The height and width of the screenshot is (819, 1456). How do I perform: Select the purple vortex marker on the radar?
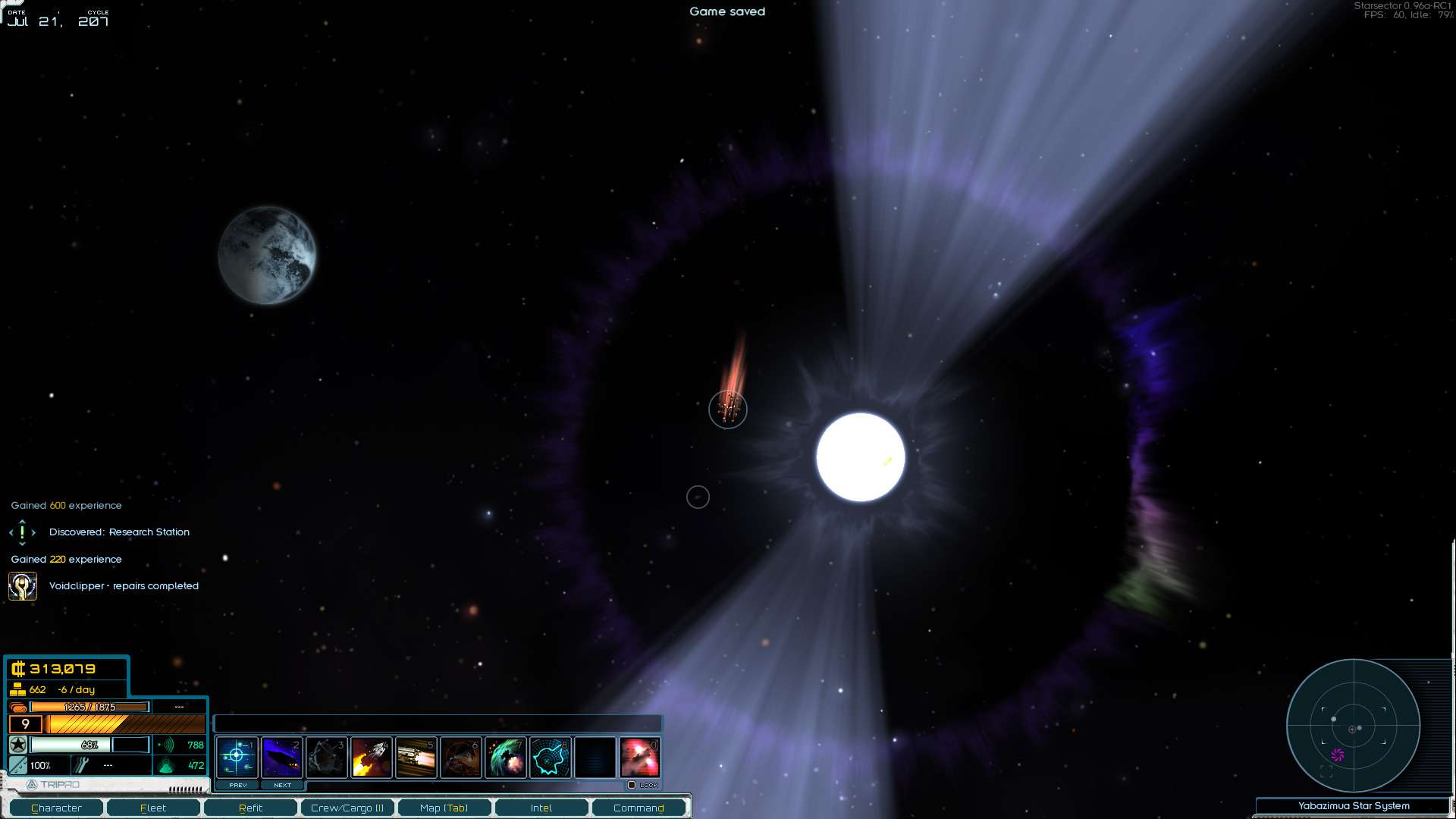click(1338, 755)
